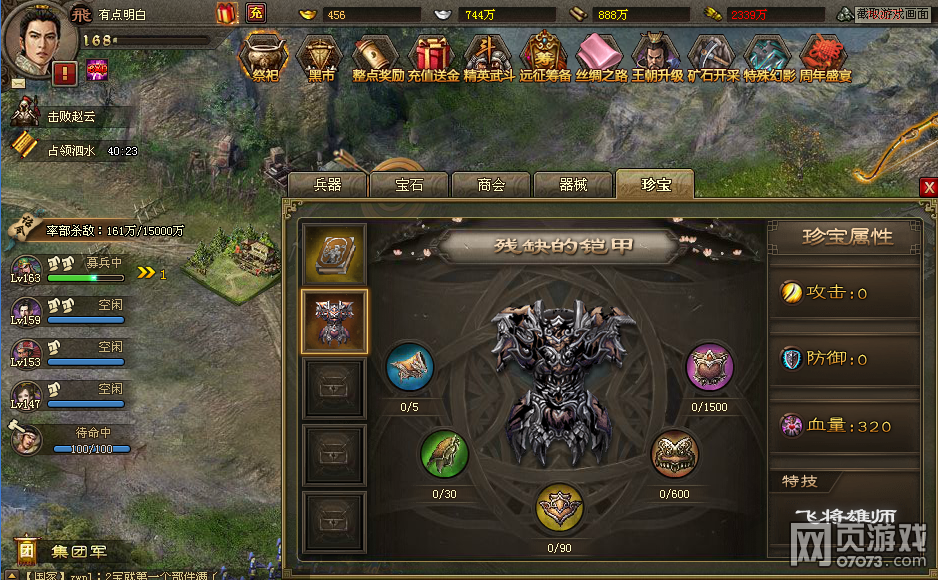Viewport: 938px width, 580px height.
Task: Click the 0/1500 purple heart material
Action: (x=709, y=369)
